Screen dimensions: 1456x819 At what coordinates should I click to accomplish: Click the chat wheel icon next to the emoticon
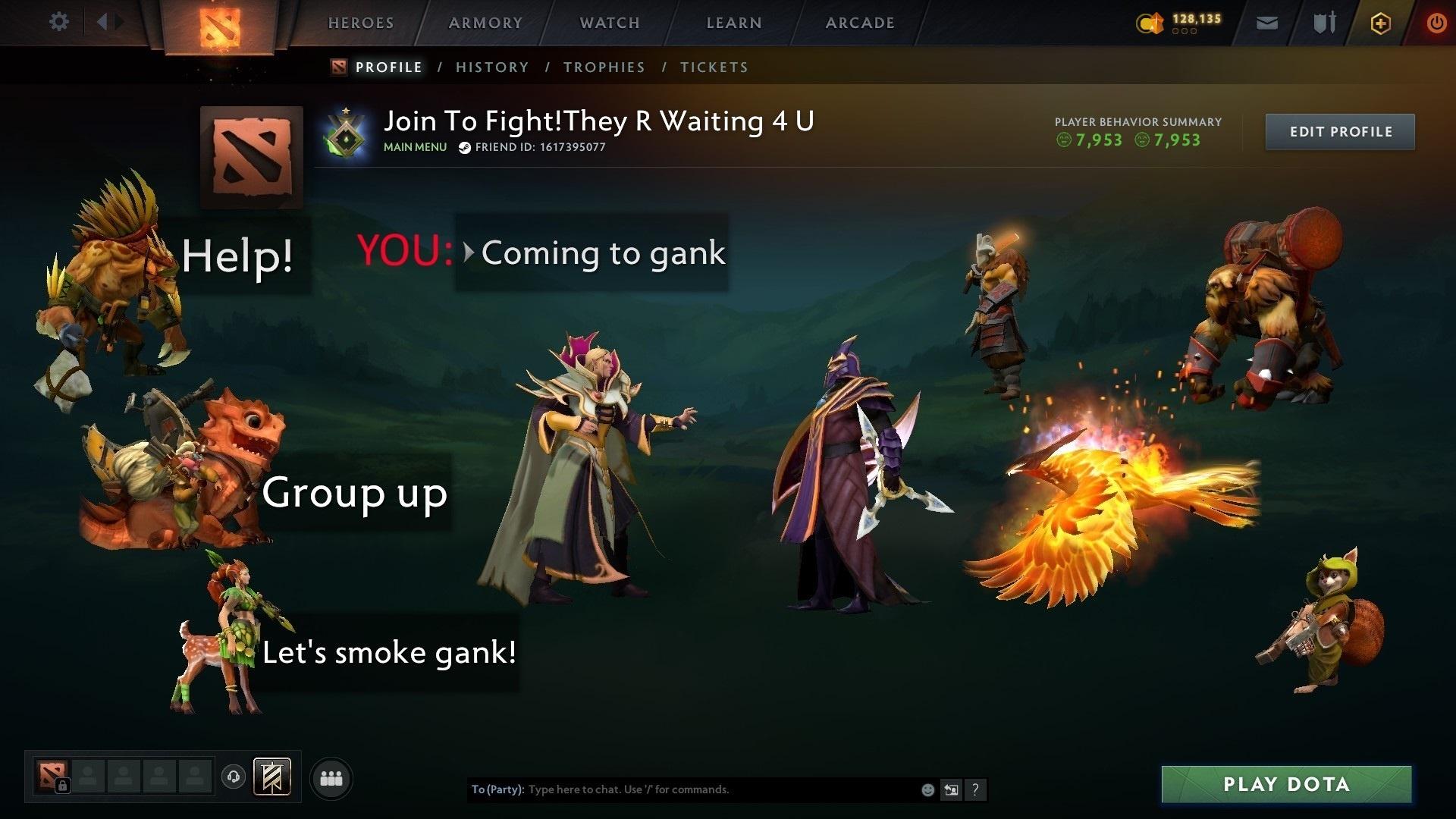pyautogui.click(x=952, y=789)
